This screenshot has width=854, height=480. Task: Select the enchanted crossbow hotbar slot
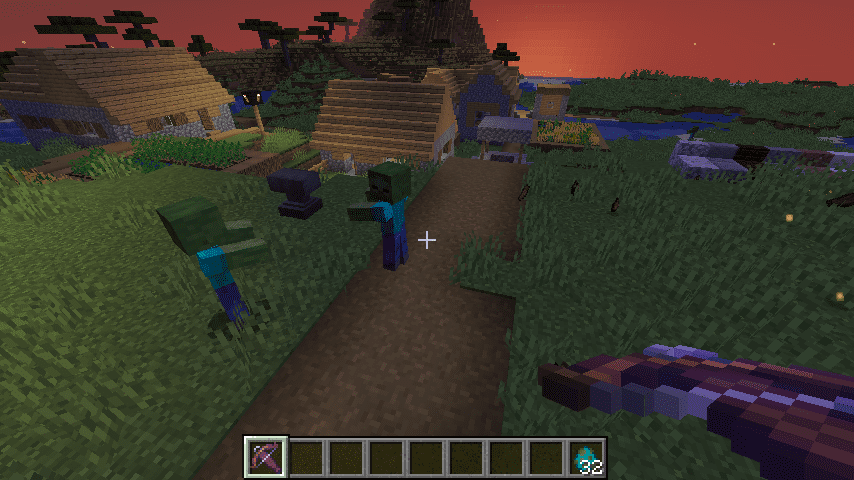[x=267, y=457]
